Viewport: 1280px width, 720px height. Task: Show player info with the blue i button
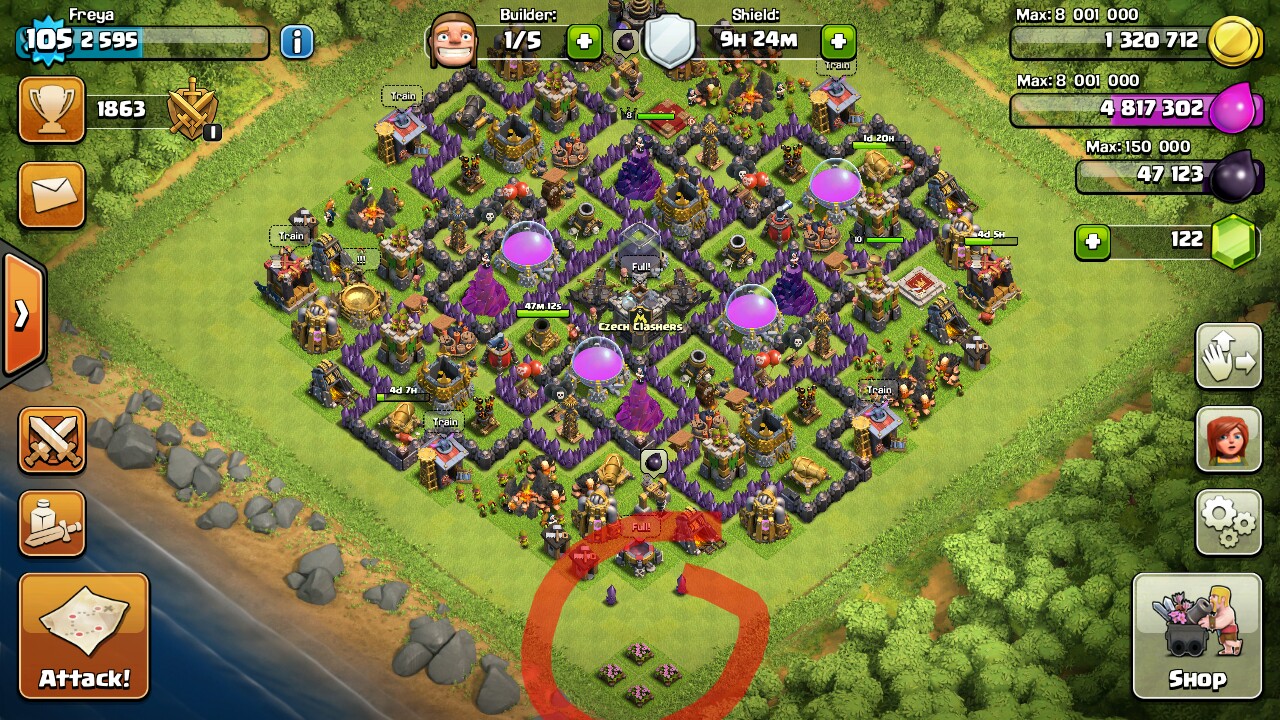click(x=297, y=42)
